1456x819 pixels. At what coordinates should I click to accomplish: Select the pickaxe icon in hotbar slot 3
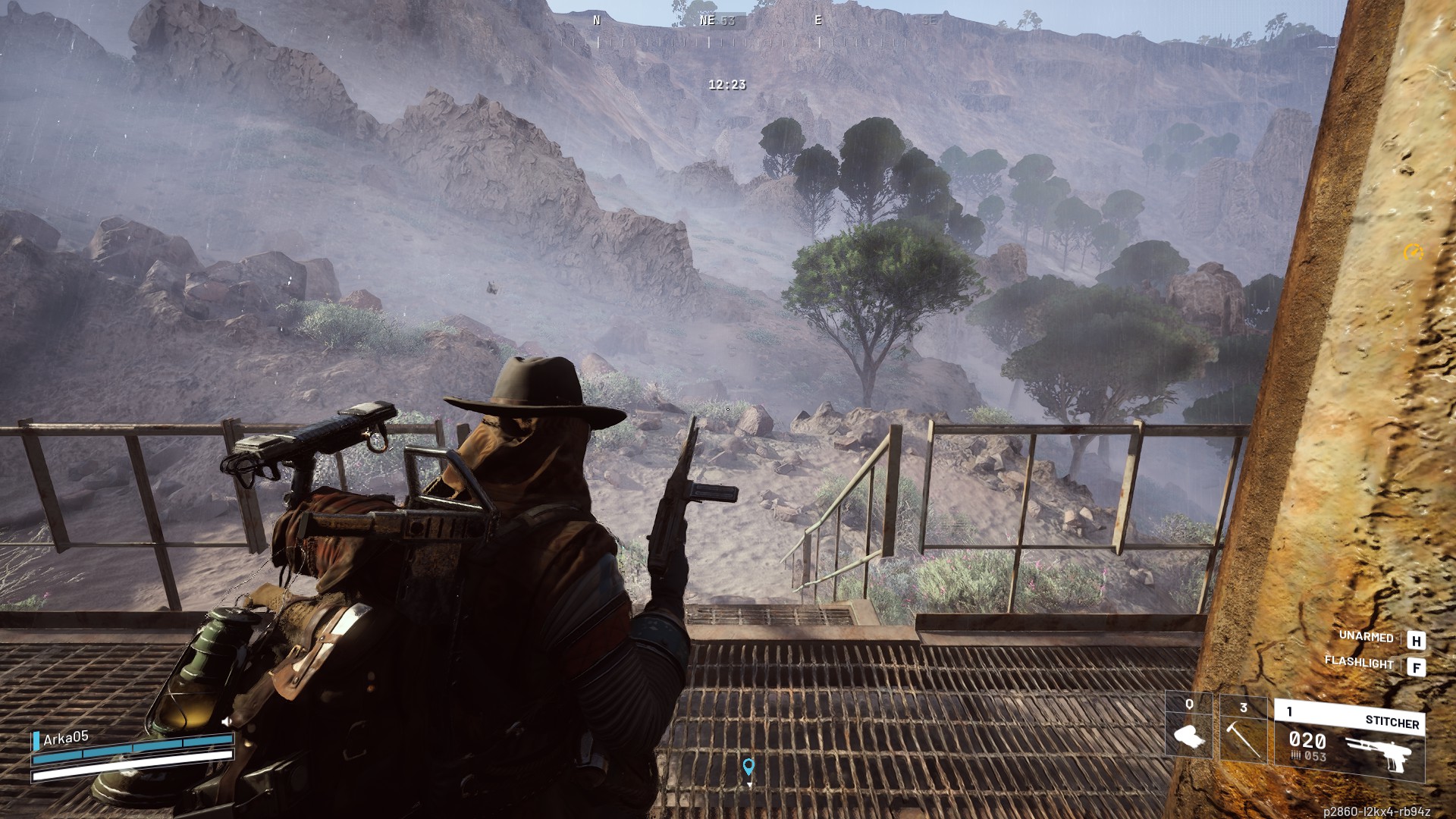(1241, 739)
